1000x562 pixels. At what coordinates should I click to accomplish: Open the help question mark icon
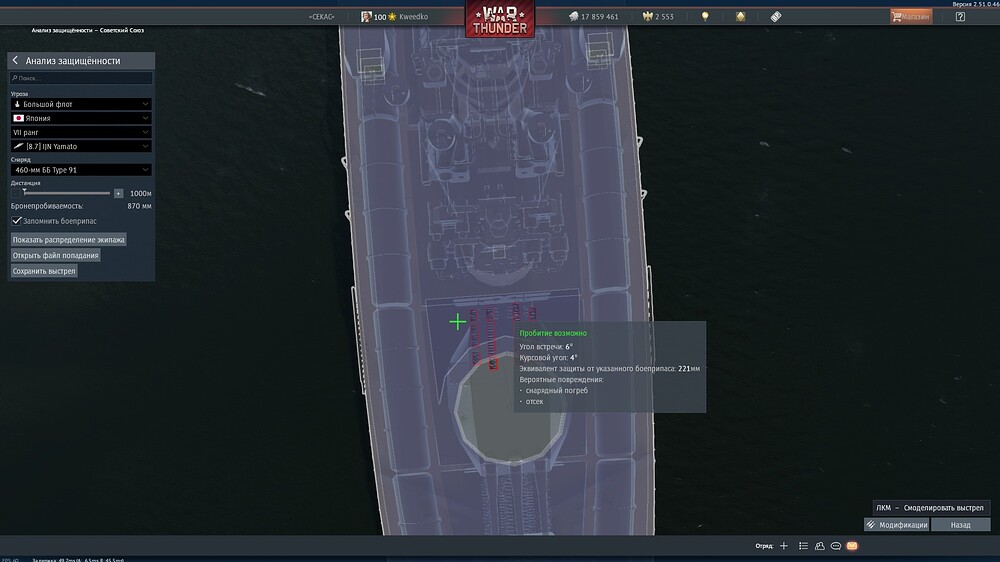click(960, 17)
